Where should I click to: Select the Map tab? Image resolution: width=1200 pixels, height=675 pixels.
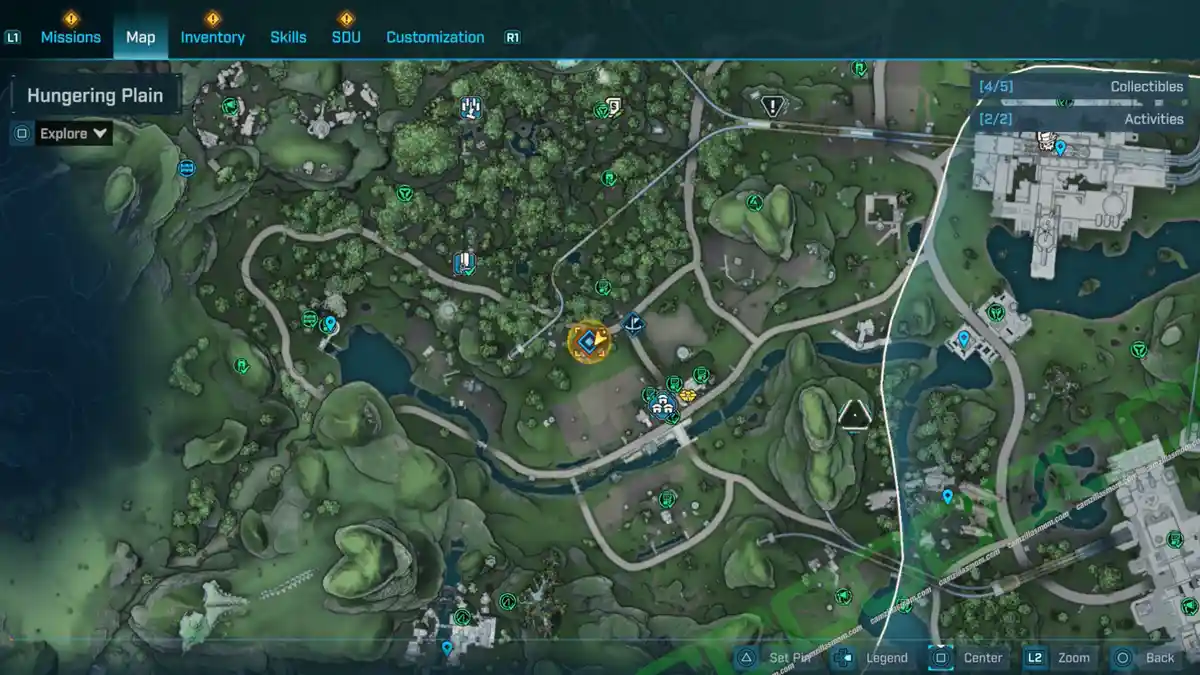click(140, 37)
